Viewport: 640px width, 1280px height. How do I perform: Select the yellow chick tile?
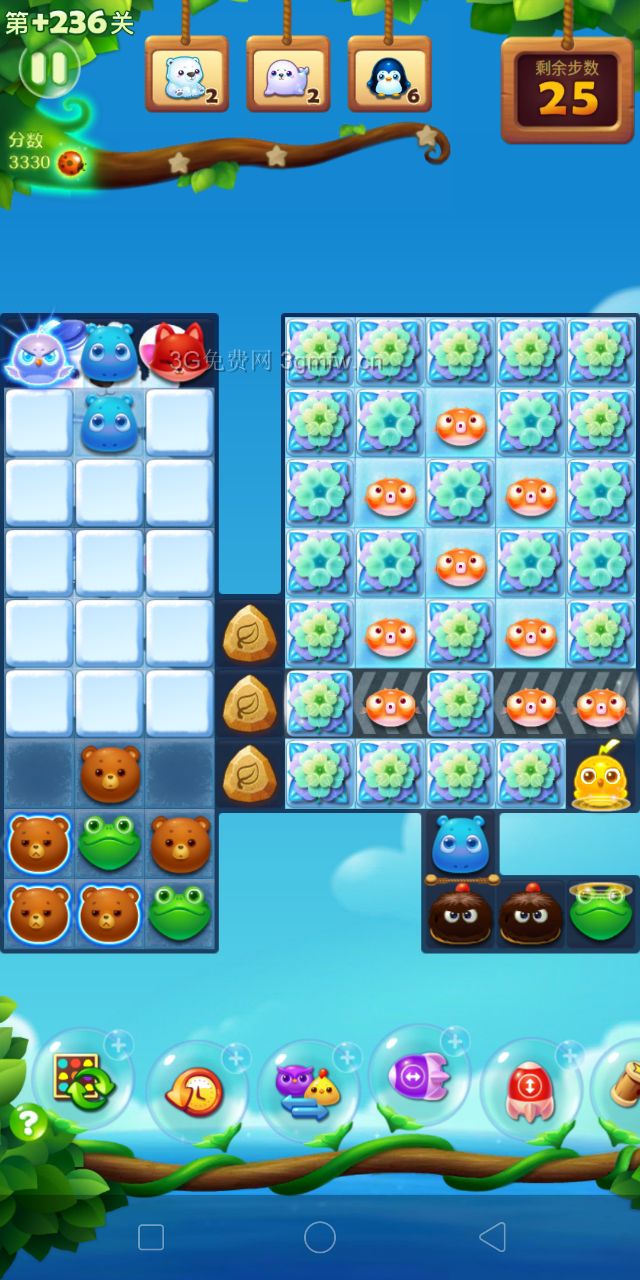pos(600,774)
